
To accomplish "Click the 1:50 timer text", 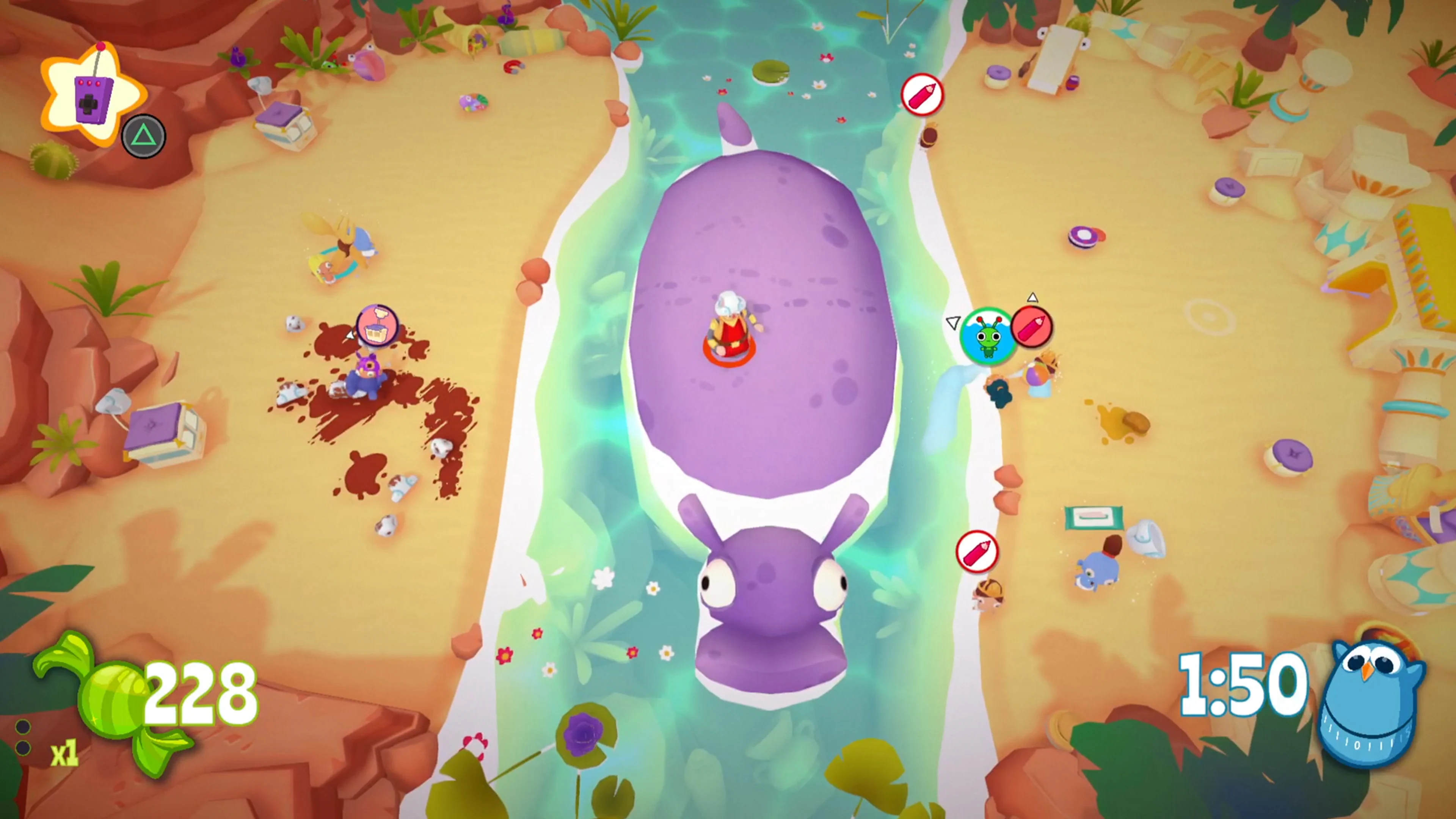I will [x=1246, y=685].
